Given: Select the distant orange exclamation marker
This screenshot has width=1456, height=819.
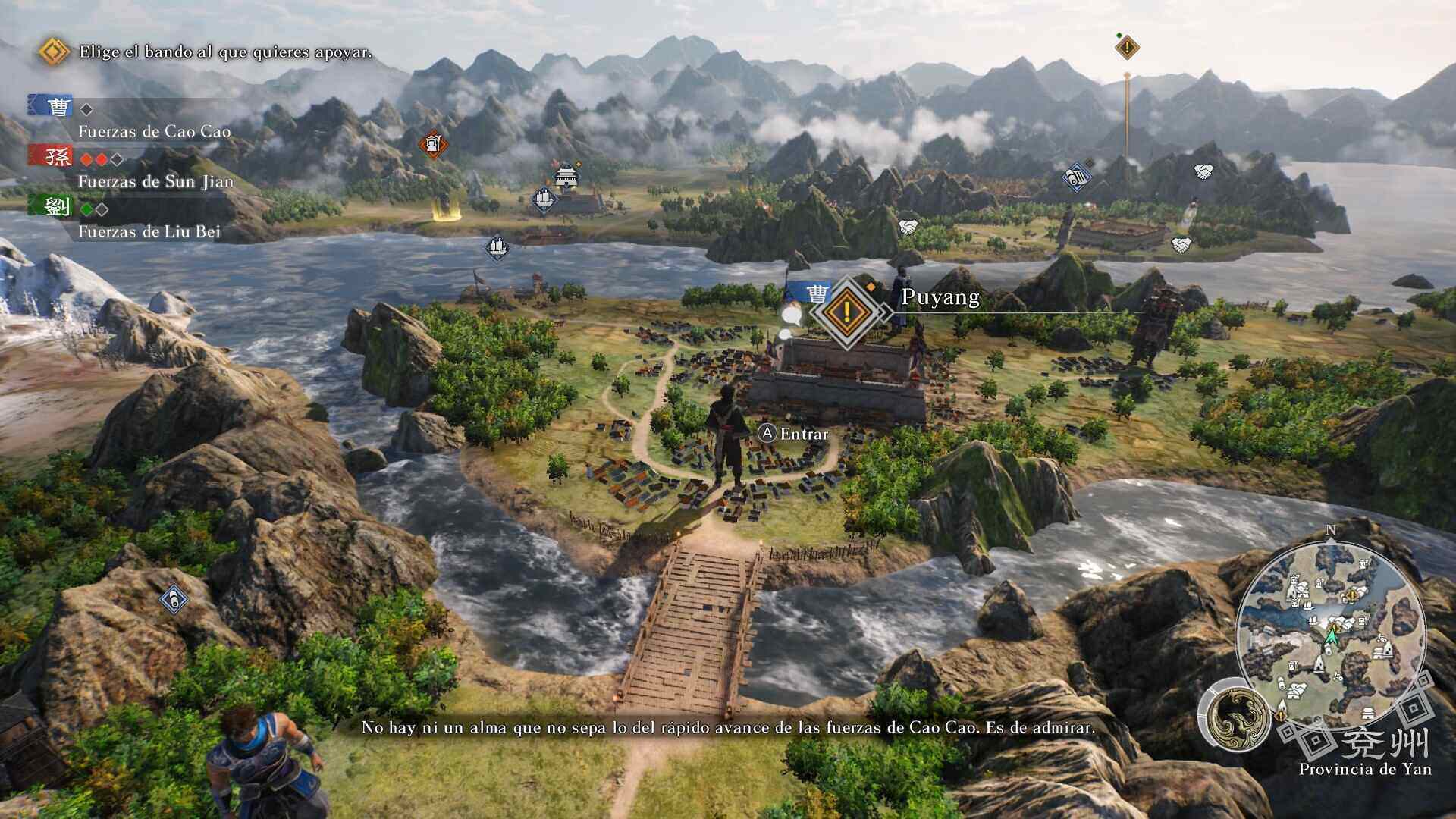Looking at the screenshot, I should 1127,48.
